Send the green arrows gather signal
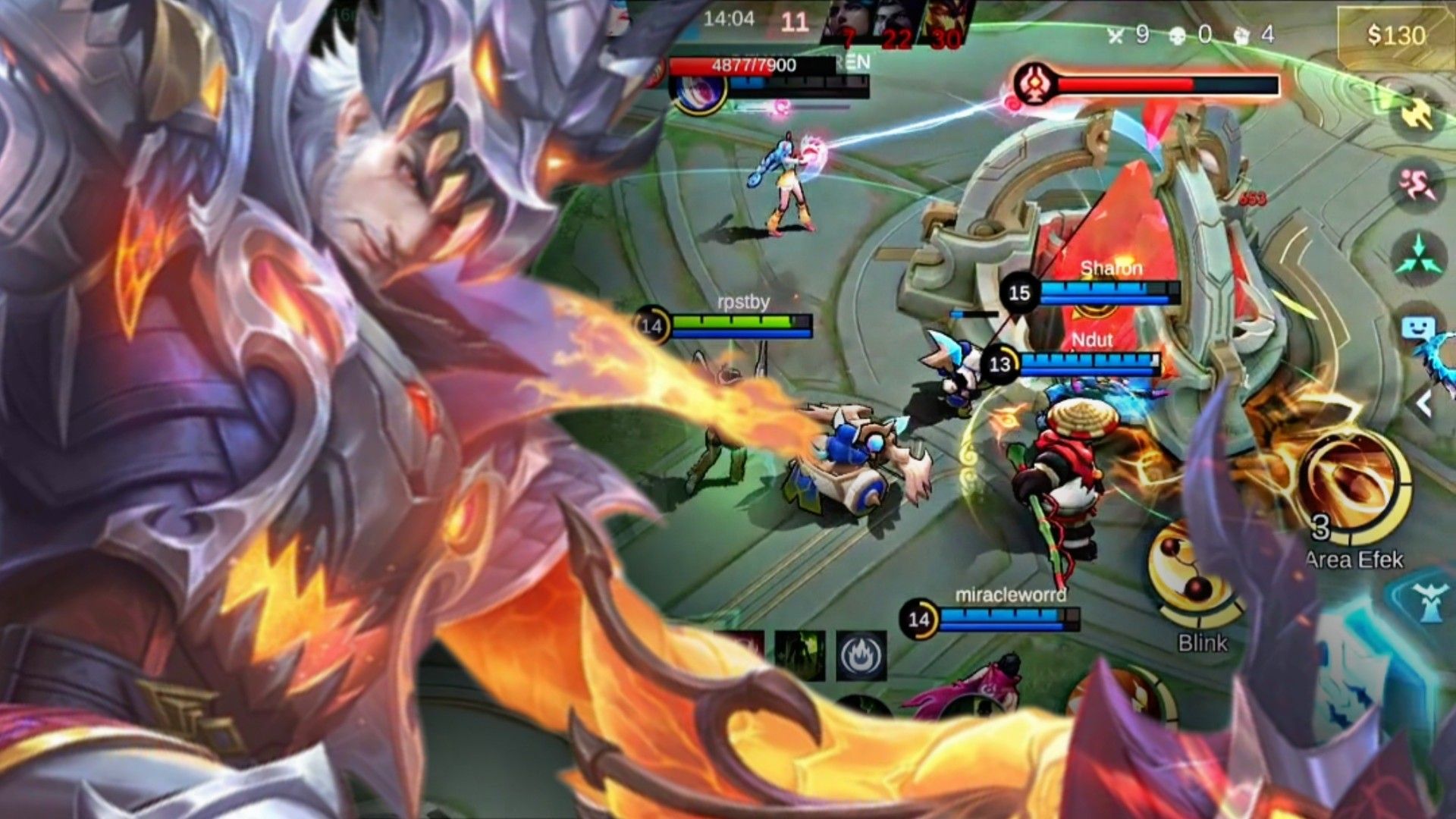1456x819 pixels. point(1417,256)
